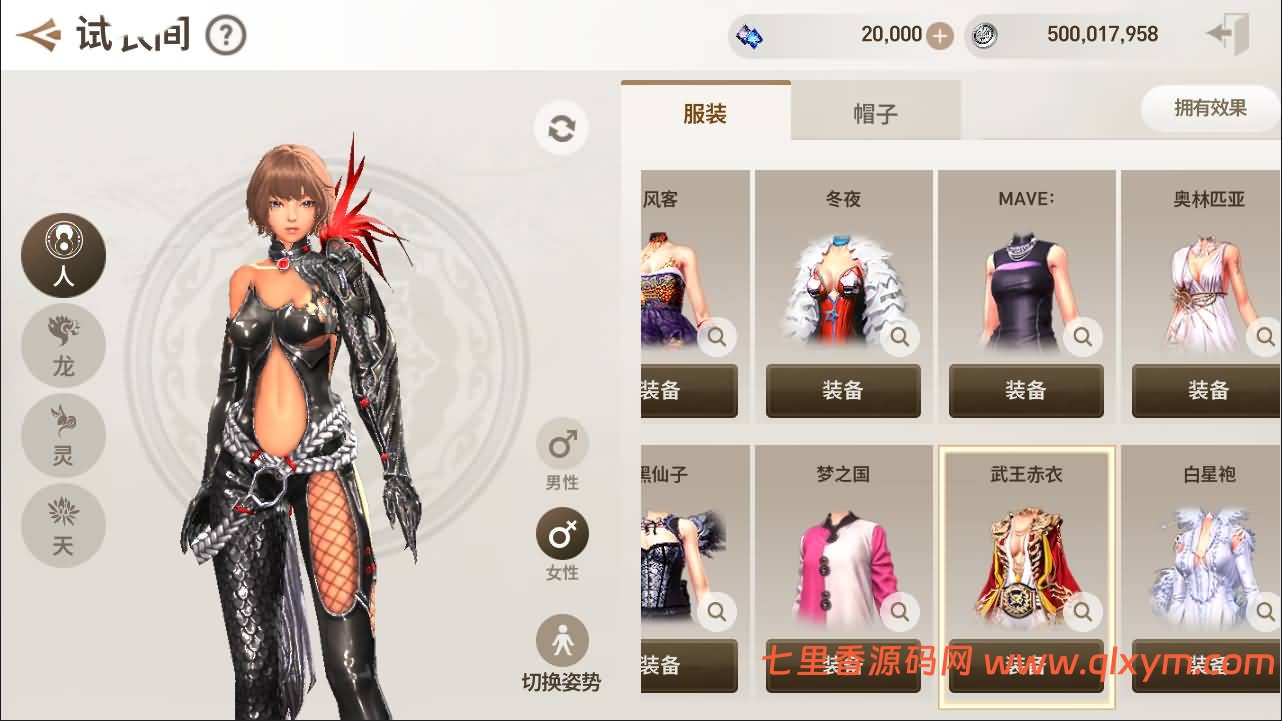
Task: Switch to the 帽子 tab
Action: tap(875, 110)
